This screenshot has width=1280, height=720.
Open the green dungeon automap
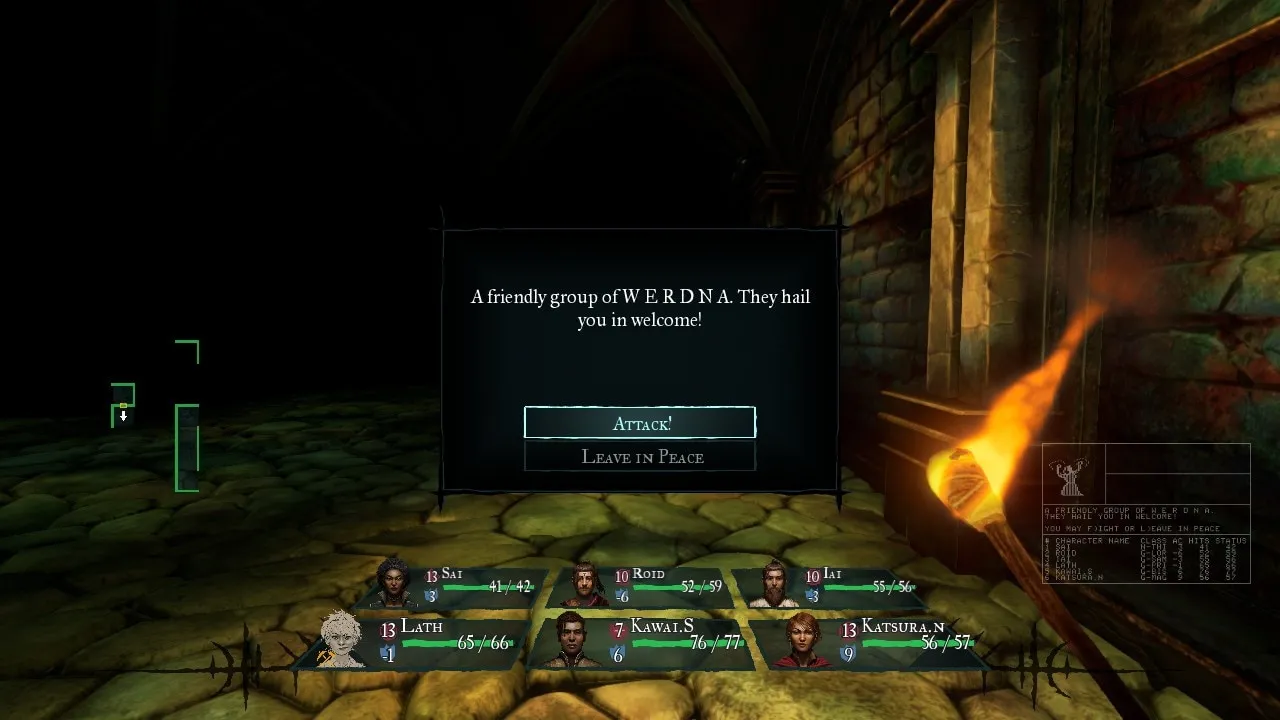[156, 416]
